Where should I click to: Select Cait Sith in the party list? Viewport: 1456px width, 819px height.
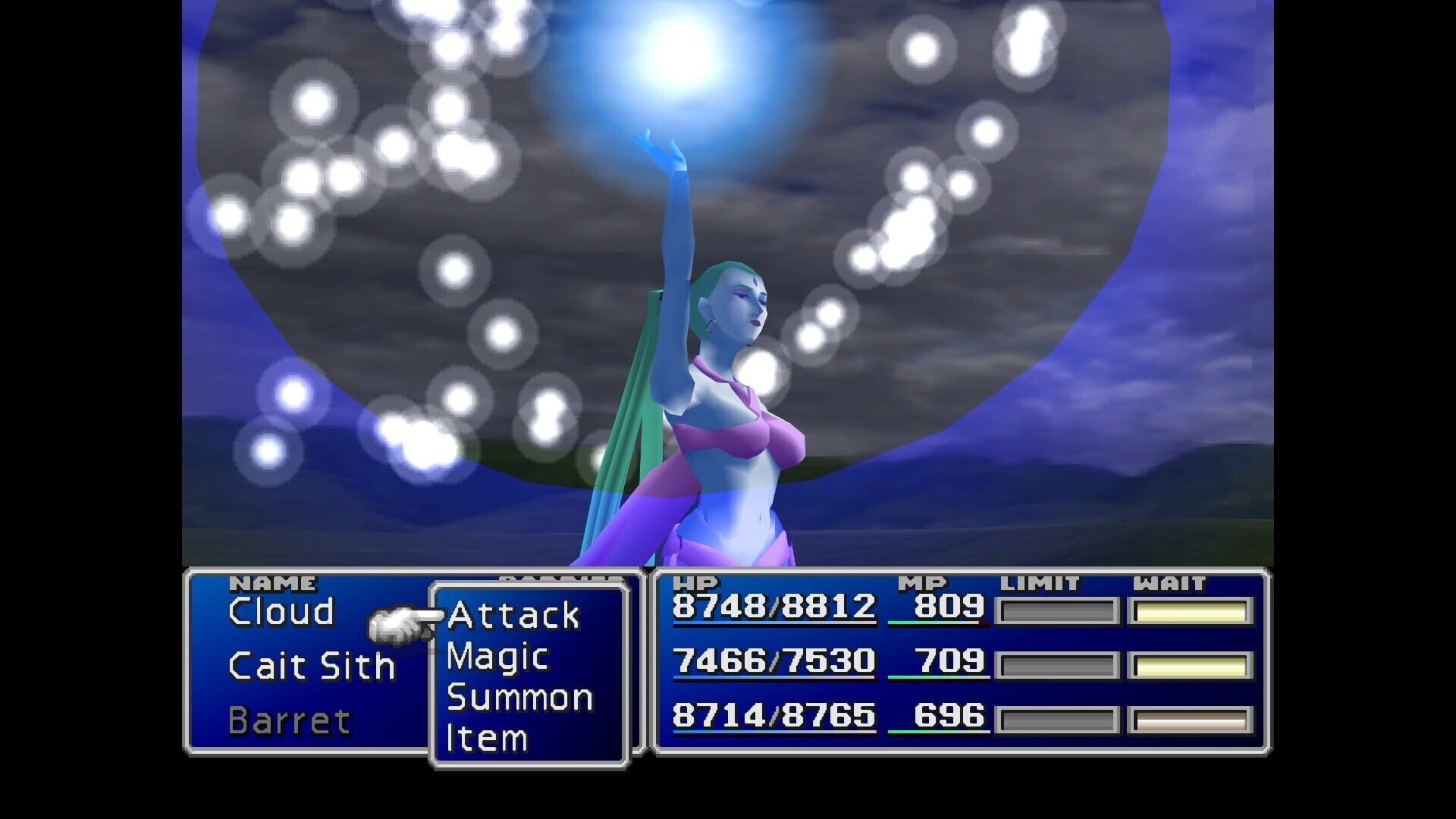click(x=311, y=666)
